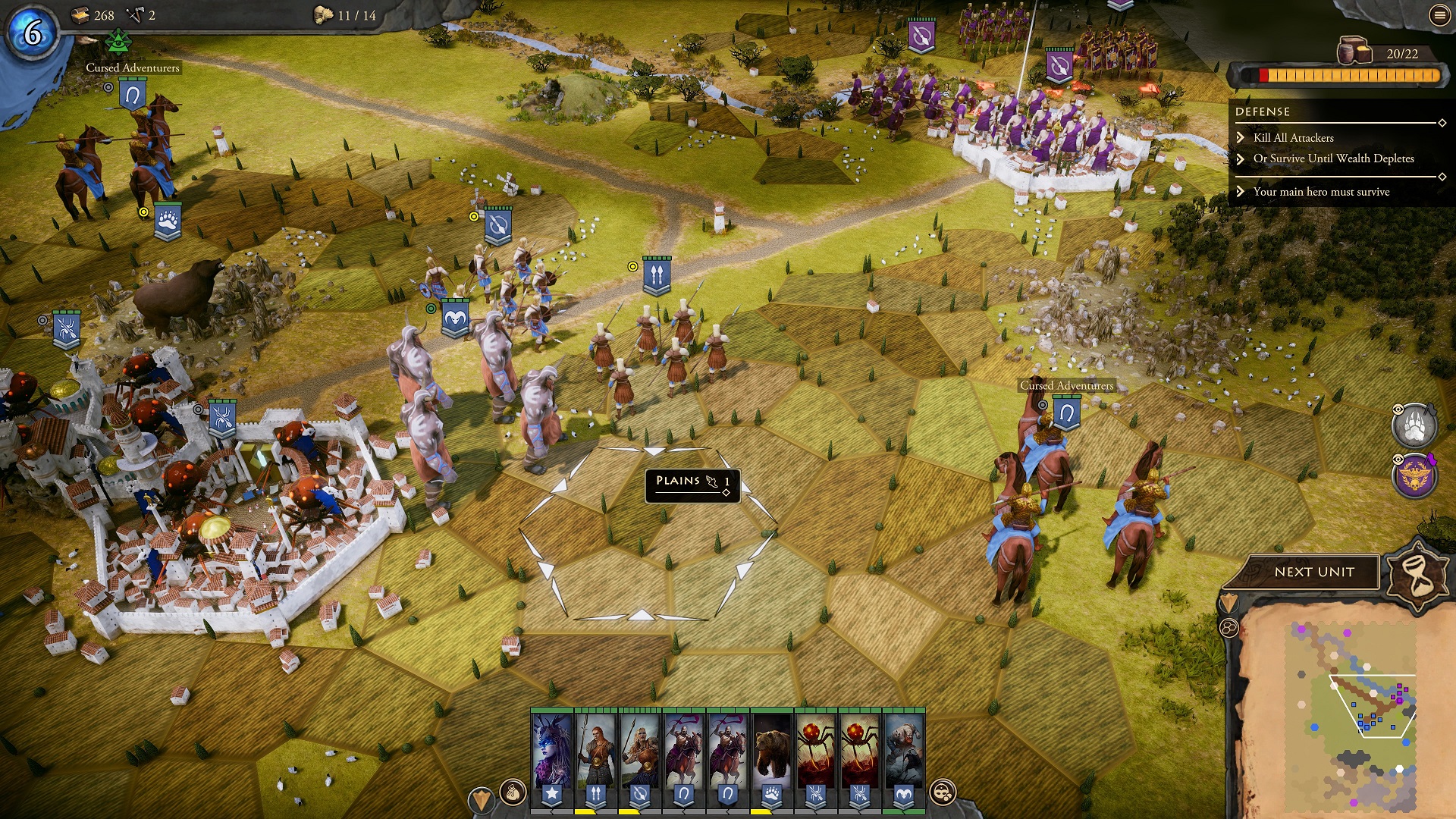
Task: End the turn with the hourglass button
Action: click(x=1417, y=575)
